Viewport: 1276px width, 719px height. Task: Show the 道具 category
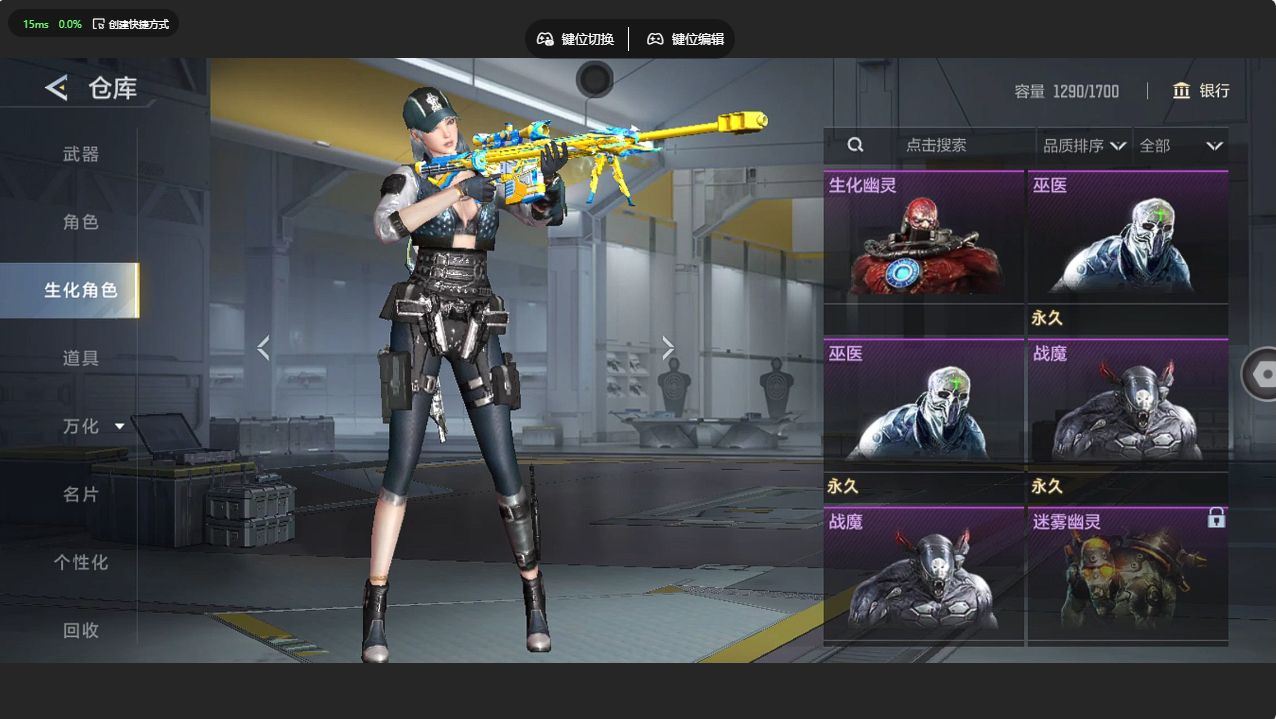pyautogui.click(x=81, y=358)
